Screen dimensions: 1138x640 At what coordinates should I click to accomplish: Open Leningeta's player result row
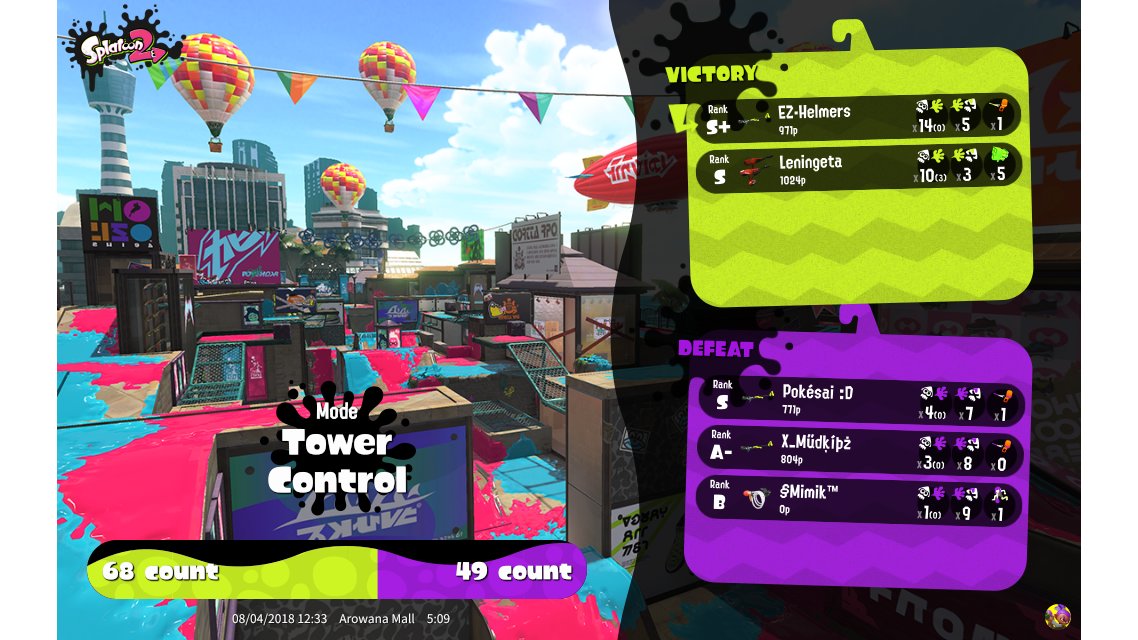coord(858,167)
